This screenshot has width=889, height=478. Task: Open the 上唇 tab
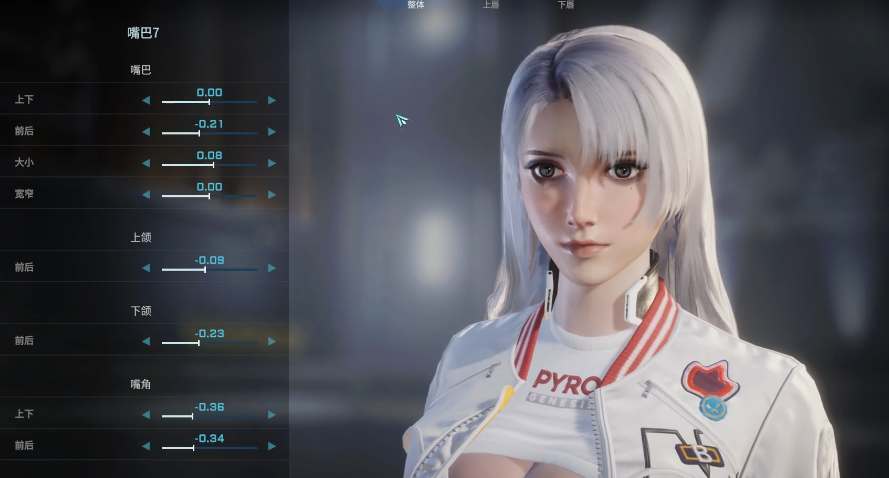point(491,5)
